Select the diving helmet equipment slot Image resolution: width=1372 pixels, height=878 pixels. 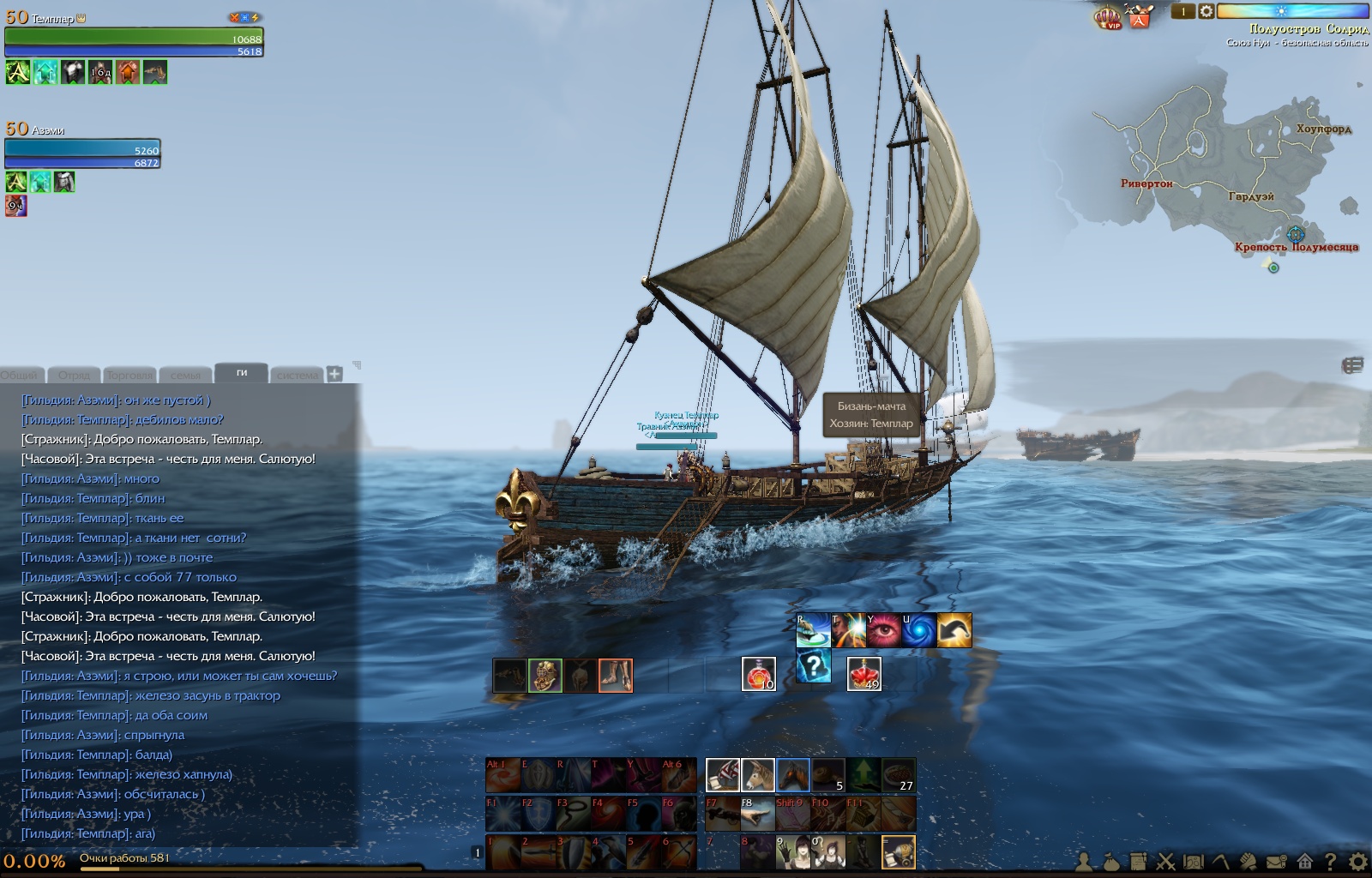[545, 676]
